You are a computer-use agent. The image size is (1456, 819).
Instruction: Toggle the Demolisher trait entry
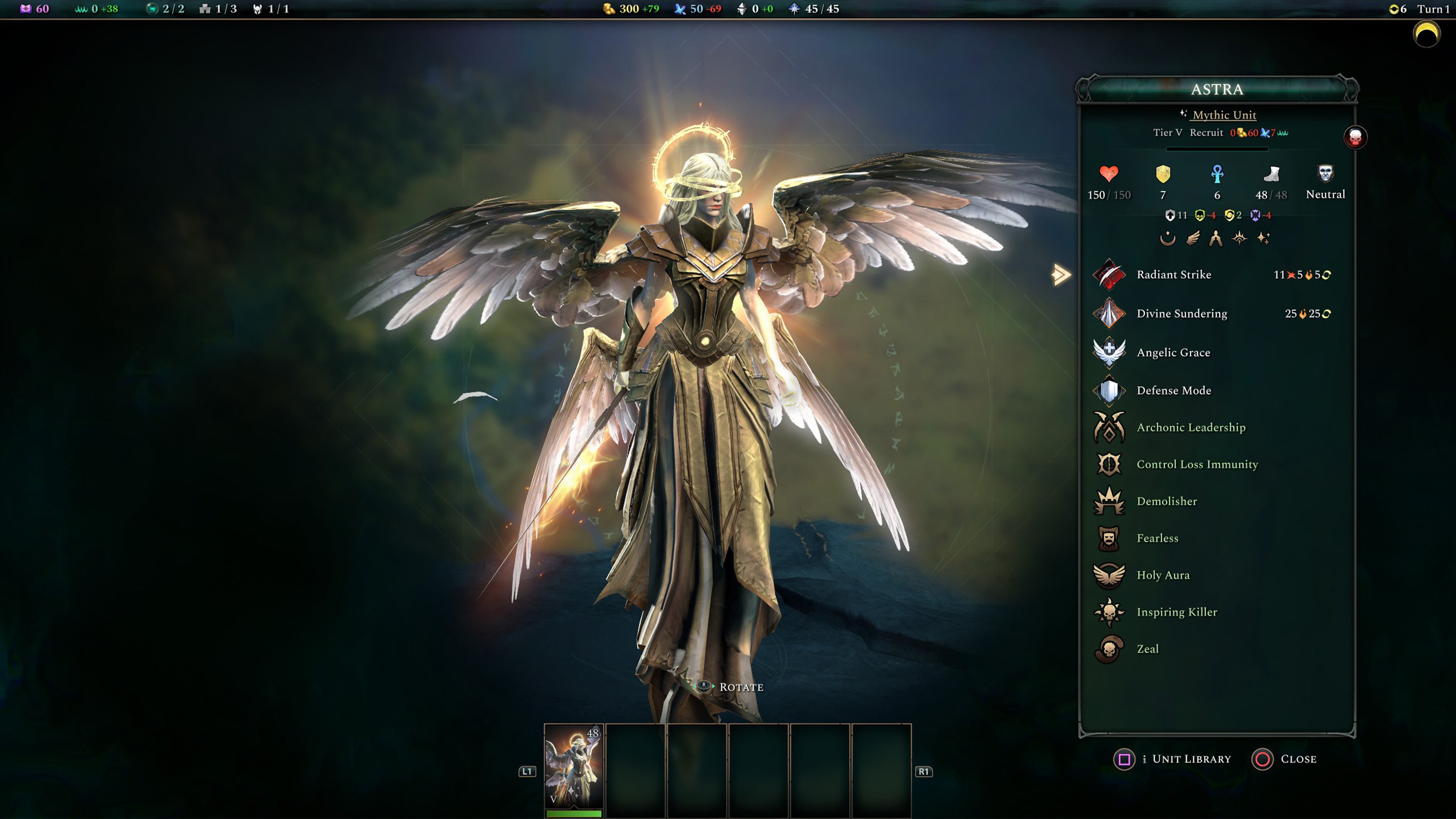tap(1109, 501)
